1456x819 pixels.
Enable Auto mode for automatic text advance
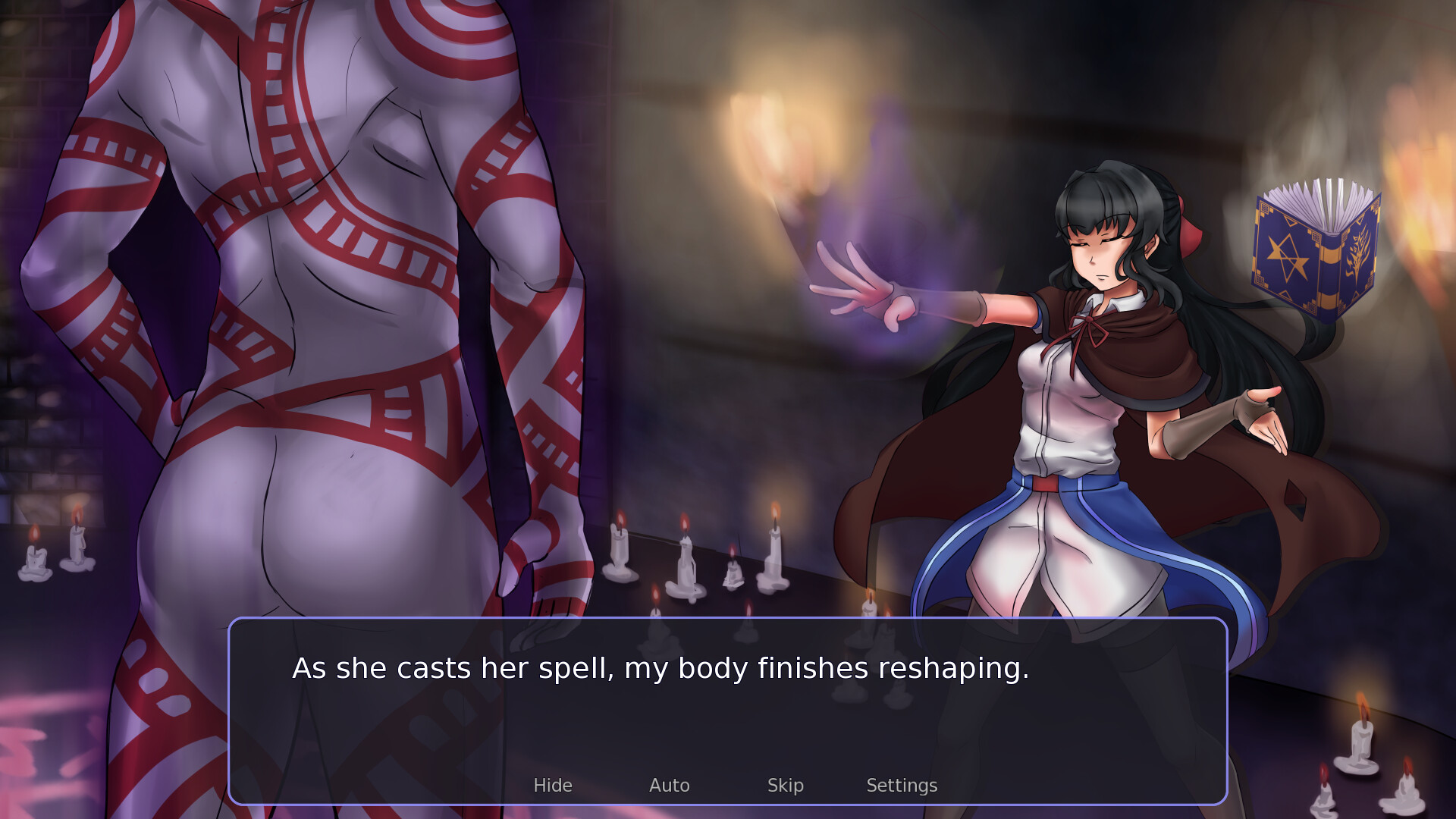(x=669, y=786)
